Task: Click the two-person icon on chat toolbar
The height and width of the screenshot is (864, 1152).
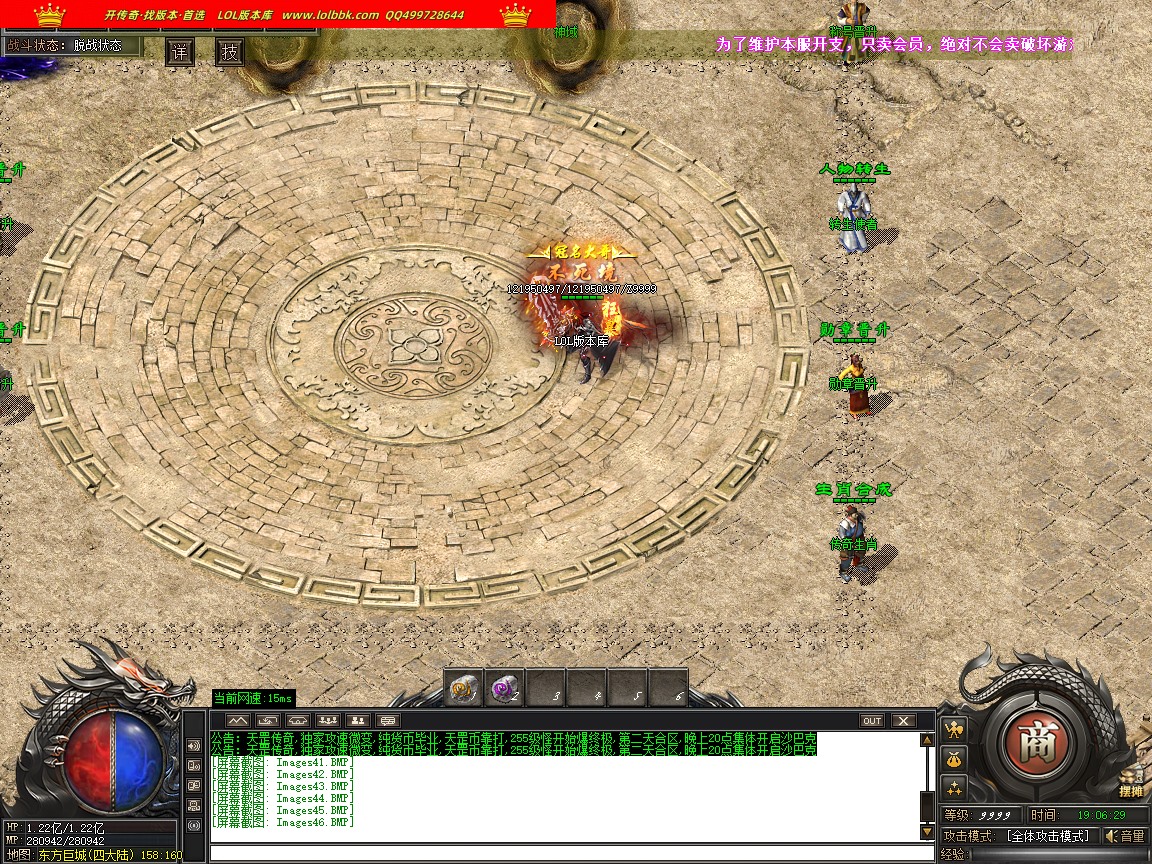Action: click(358, 720)
